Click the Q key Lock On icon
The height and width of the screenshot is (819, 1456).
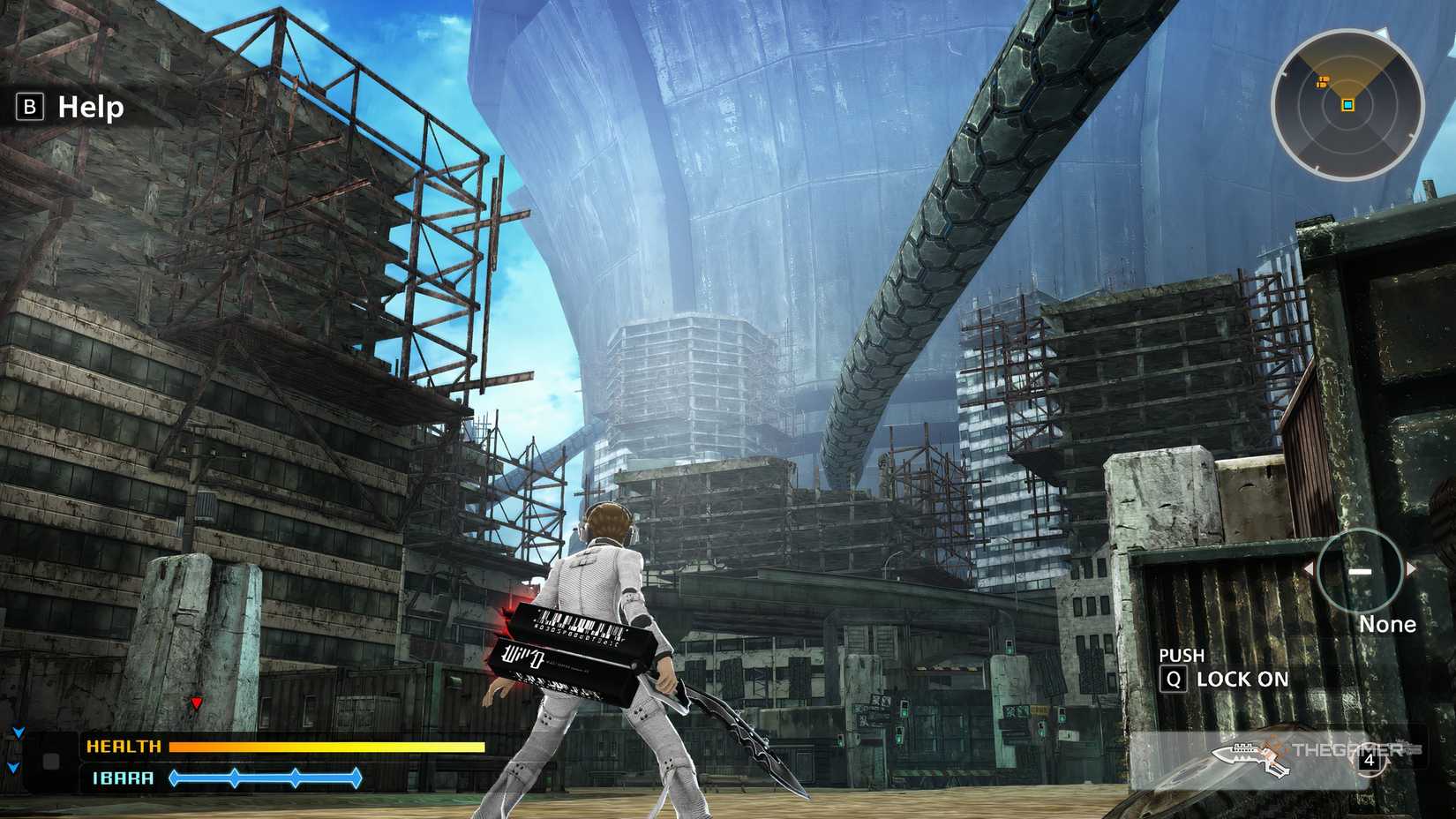point(1175,679)
